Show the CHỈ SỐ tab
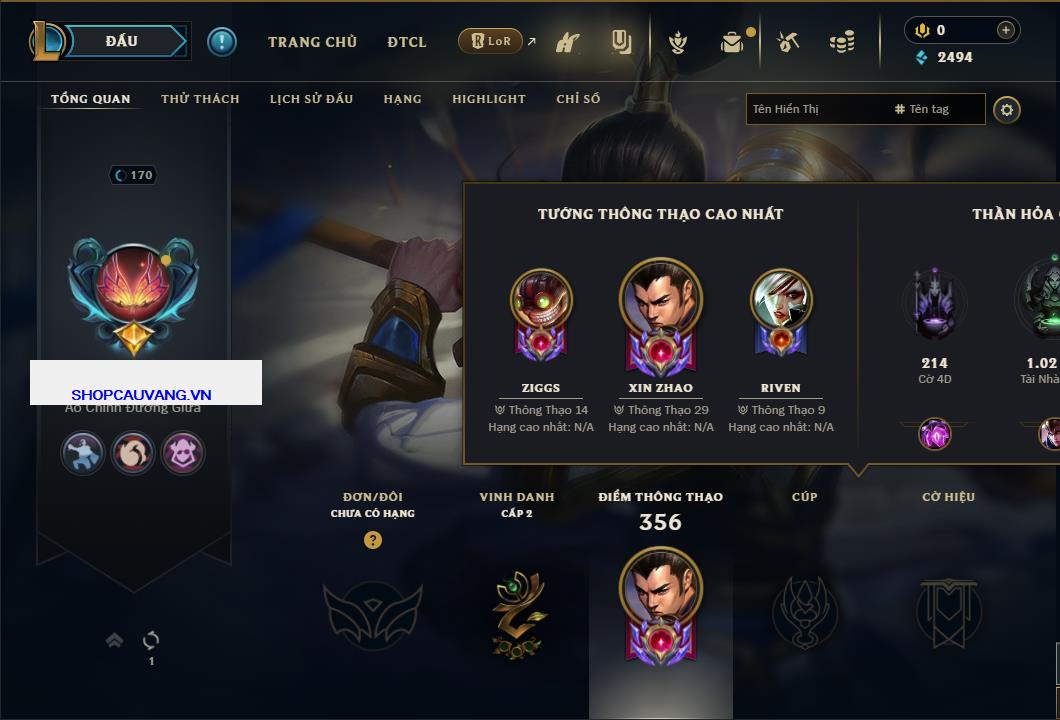The width and height of the screenshot is (1060, 720). (578, 99)
